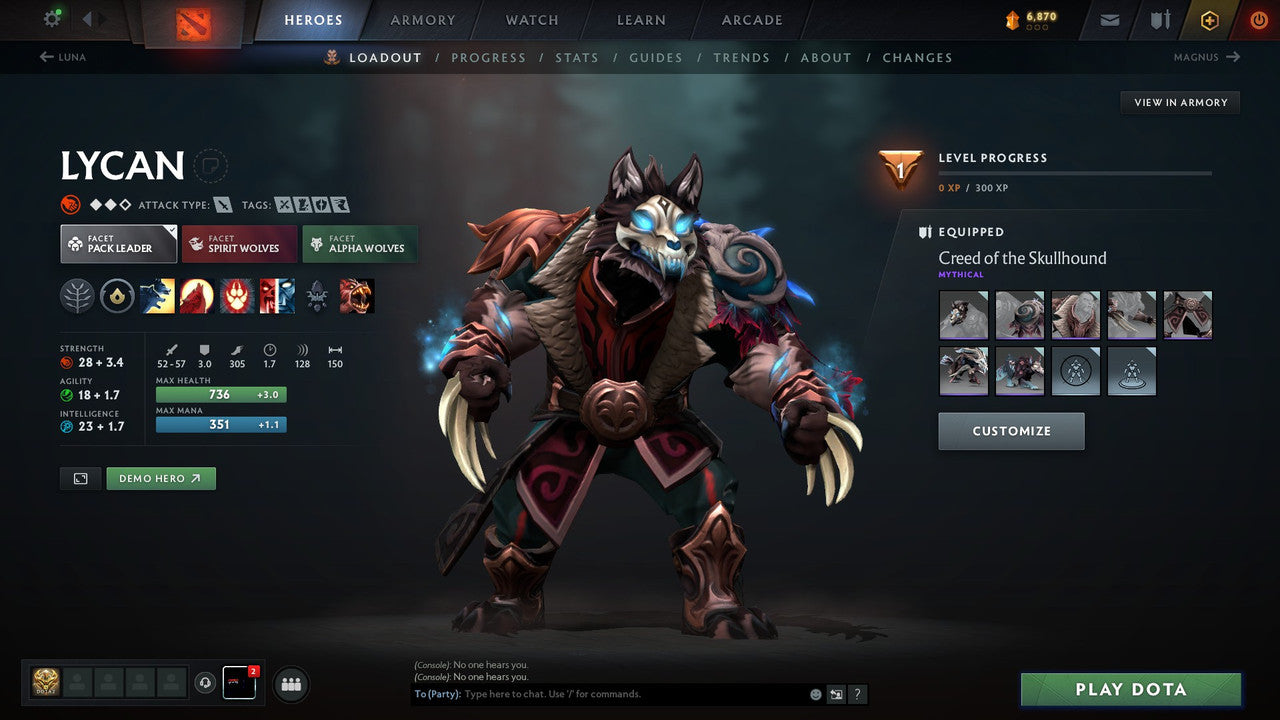Open the Howl ability icon
Viewport: 1280px width, 720px height.
tap(197, 295)
